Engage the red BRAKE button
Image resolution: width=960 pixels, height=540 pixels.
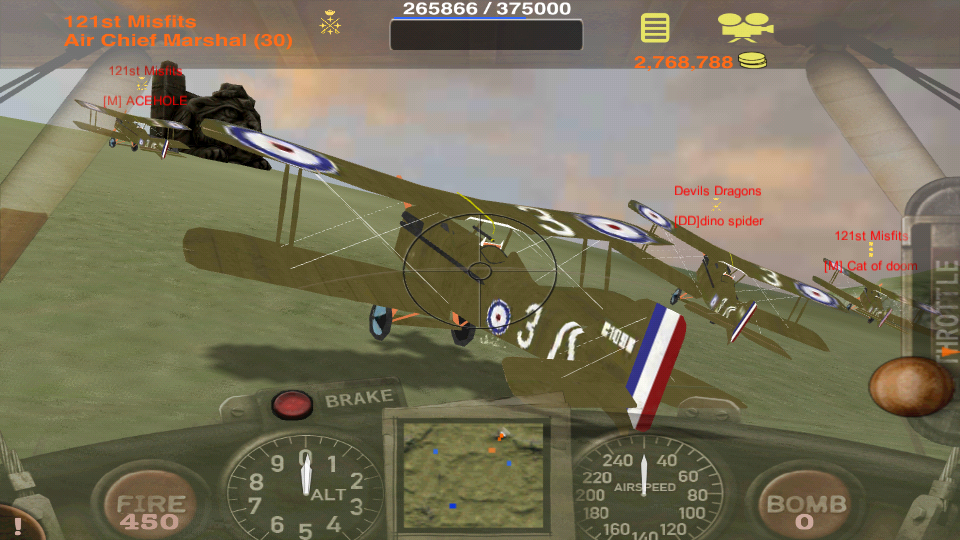(x=292, y=403)
